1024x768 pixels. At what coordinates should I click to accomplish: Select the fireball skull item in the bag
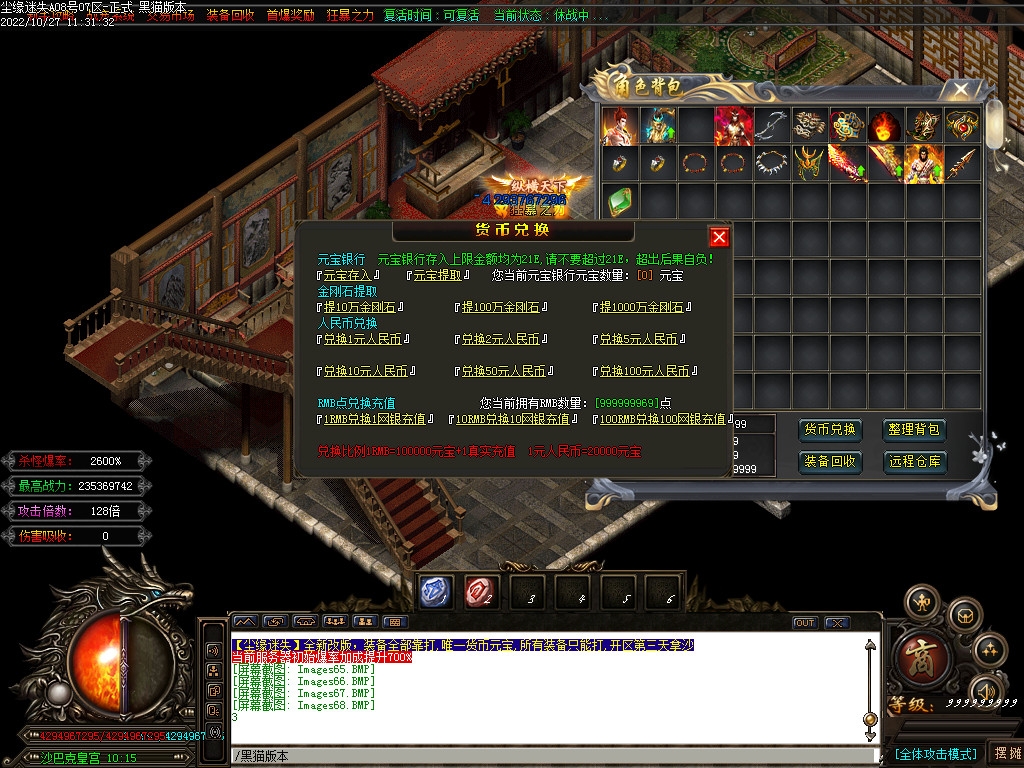point(885,126)
